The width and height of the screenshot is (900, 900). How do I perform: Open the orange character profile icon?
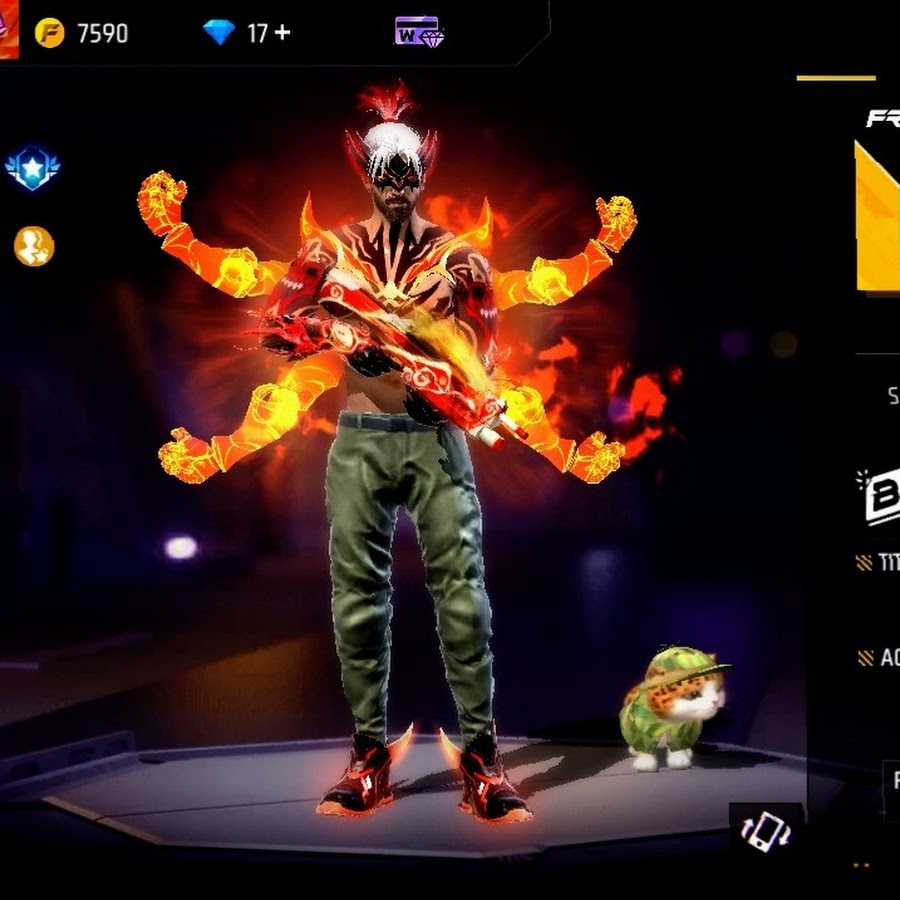point(33,246)
